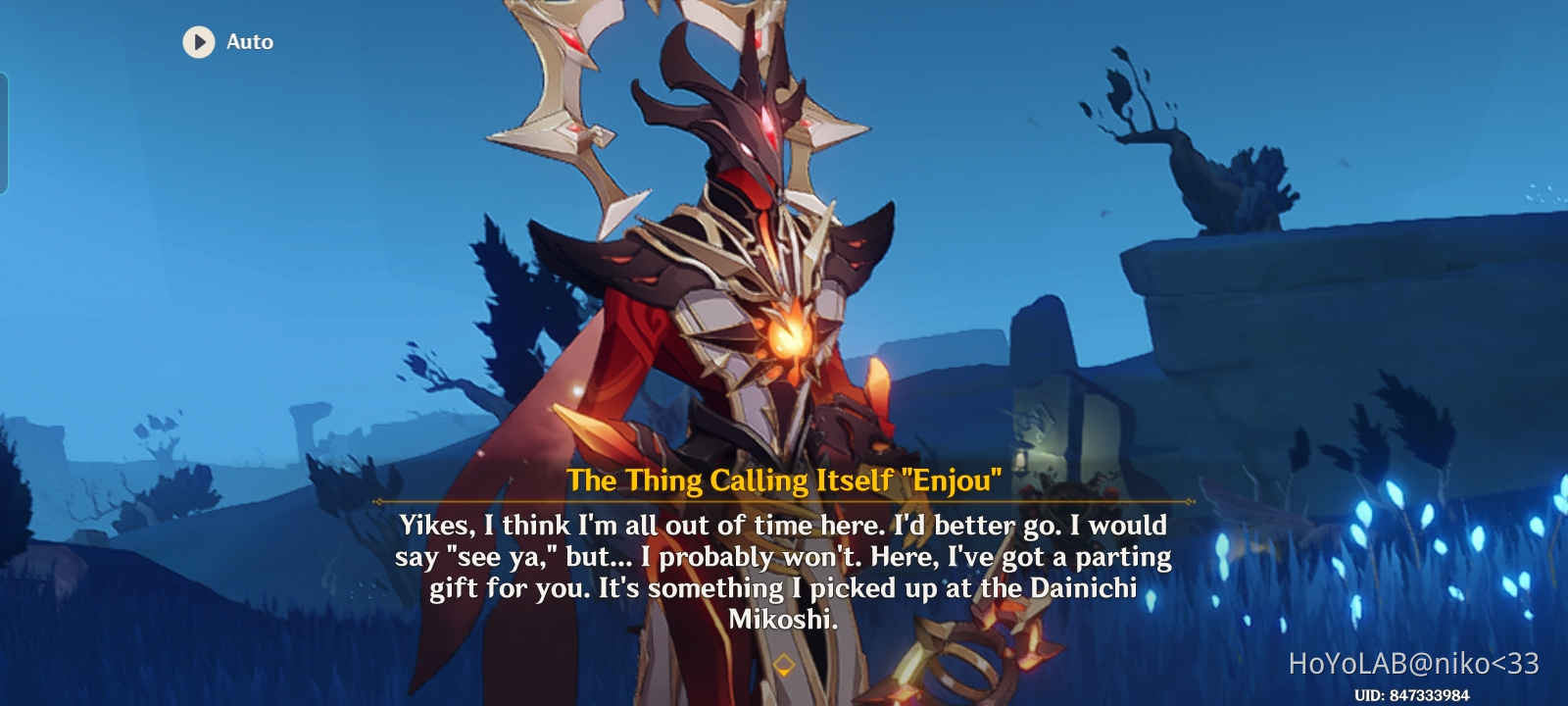Click Enjou's masked face
Screen dimensions: 1568x706
tap(753, 147)
